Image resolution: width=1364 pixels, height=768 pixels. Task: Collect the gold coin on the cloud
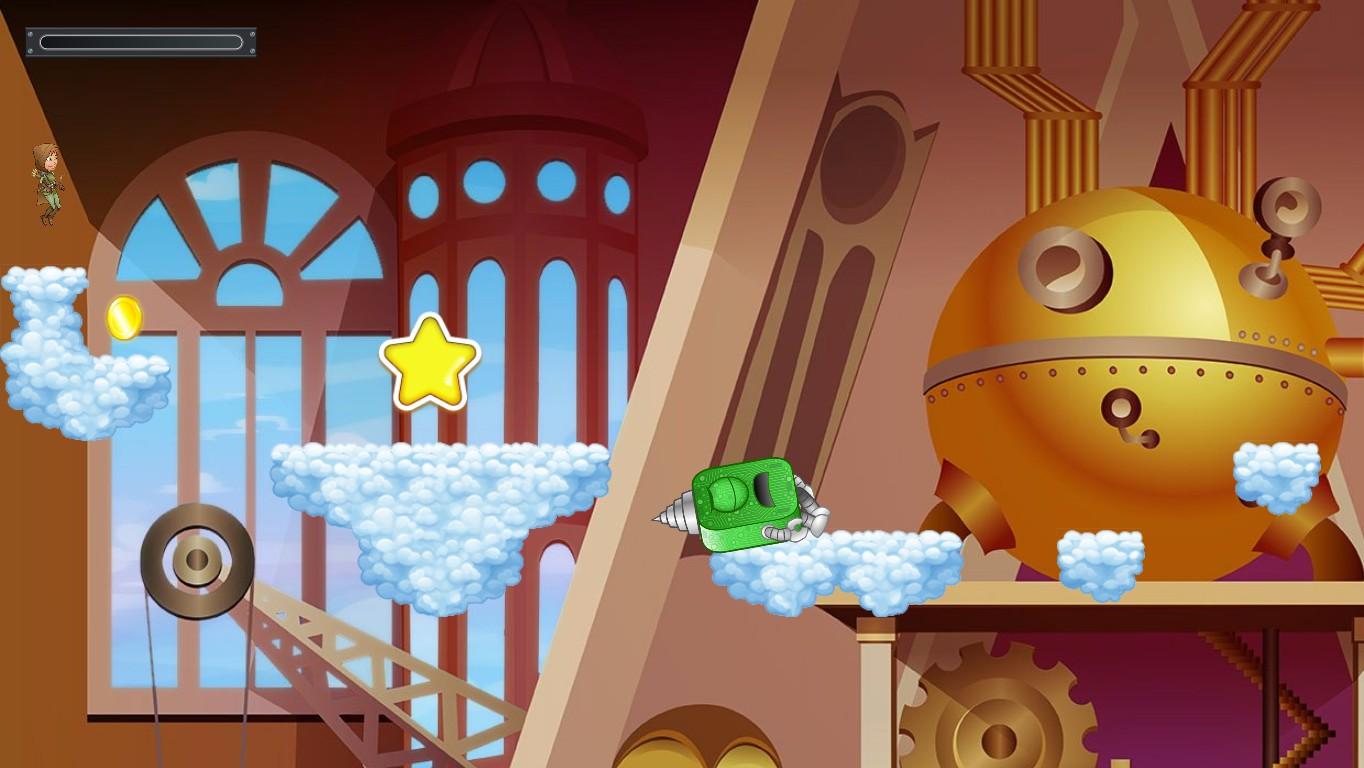pos(122,317)
